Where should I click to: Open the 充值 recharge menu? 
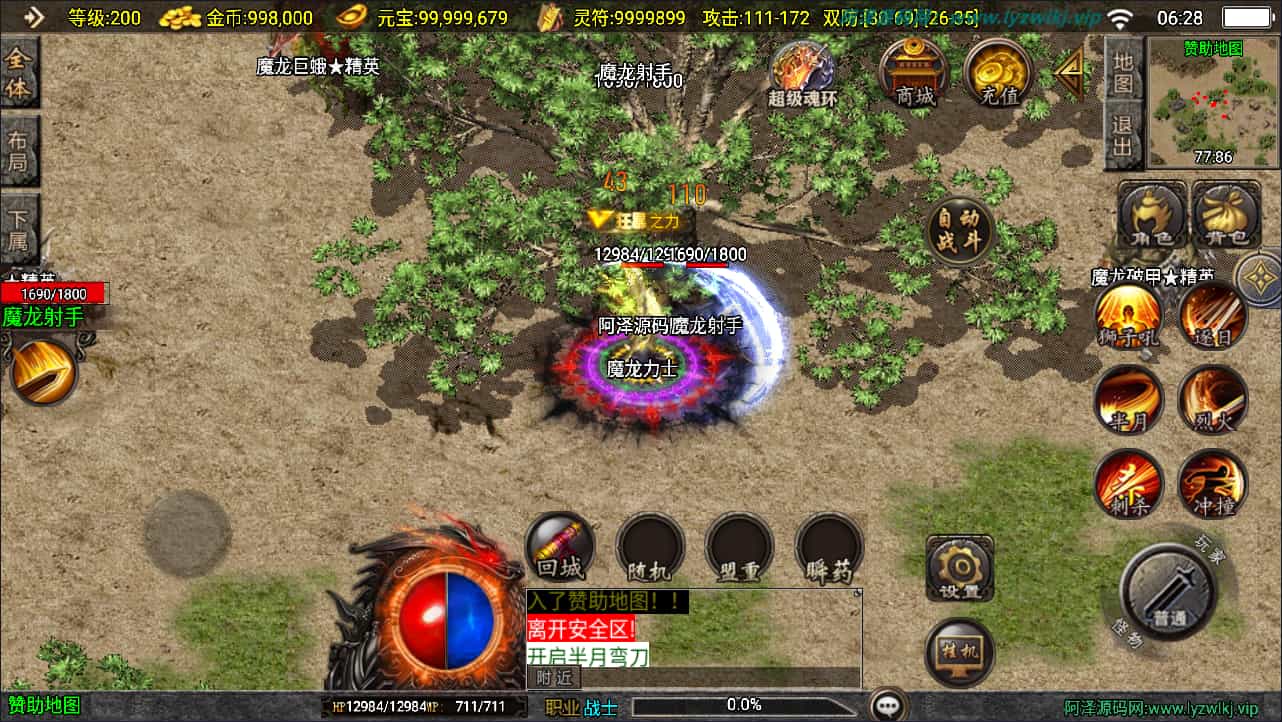pos(998,71)
